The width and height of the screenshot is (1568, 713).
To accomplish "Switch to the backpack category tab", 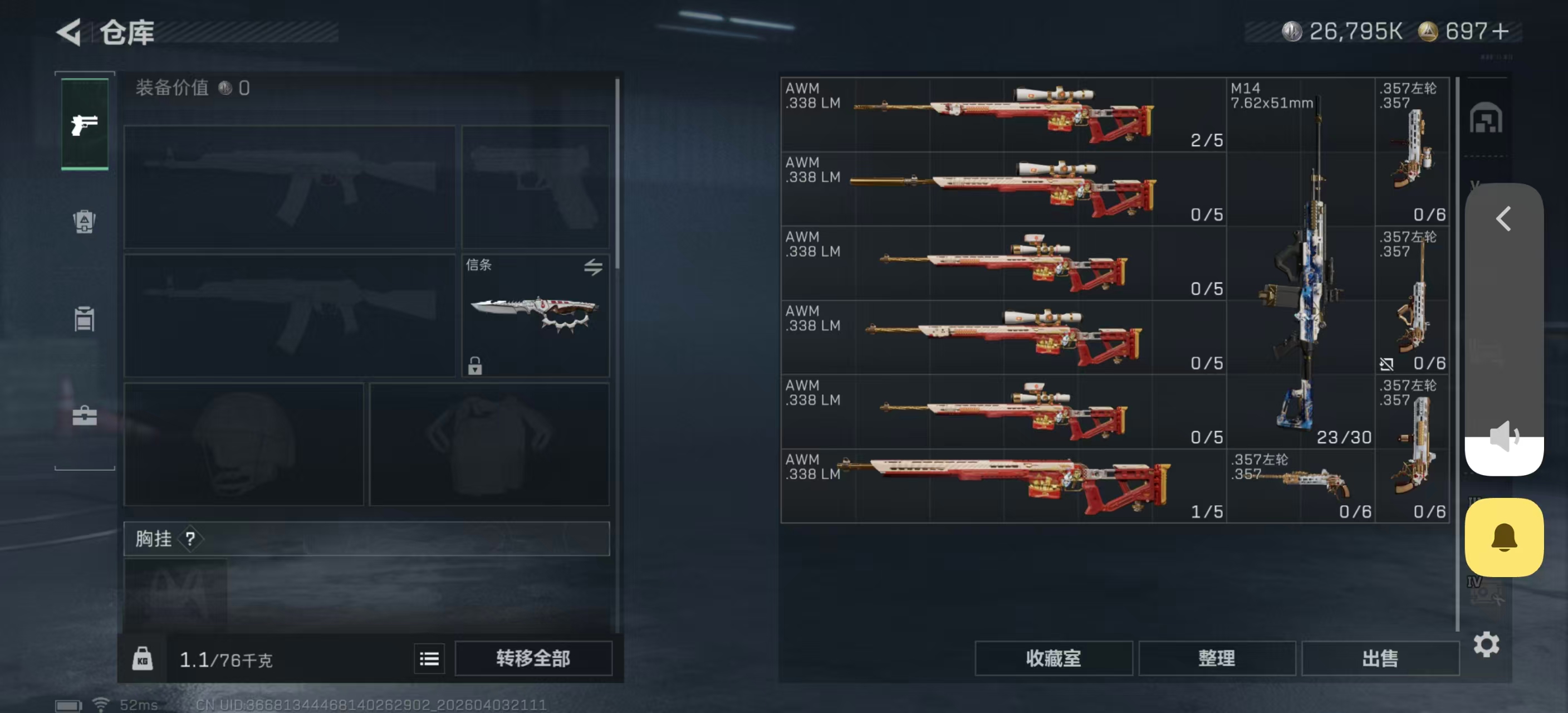I will pos(85,222).
